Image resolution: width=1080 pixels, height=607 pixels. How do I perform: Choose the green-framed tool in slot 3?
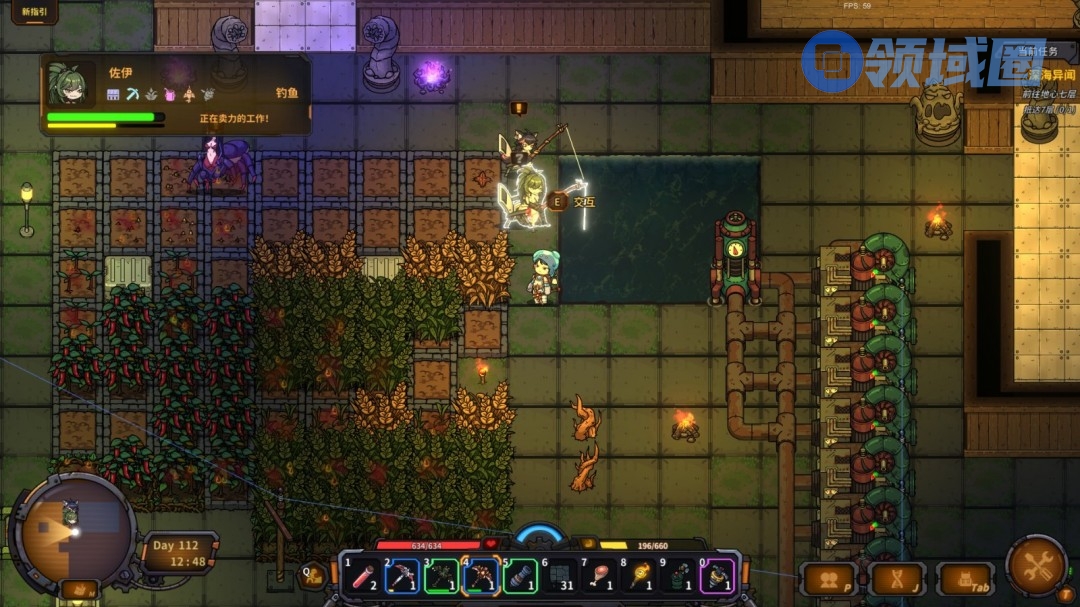(x=441, y=576)
